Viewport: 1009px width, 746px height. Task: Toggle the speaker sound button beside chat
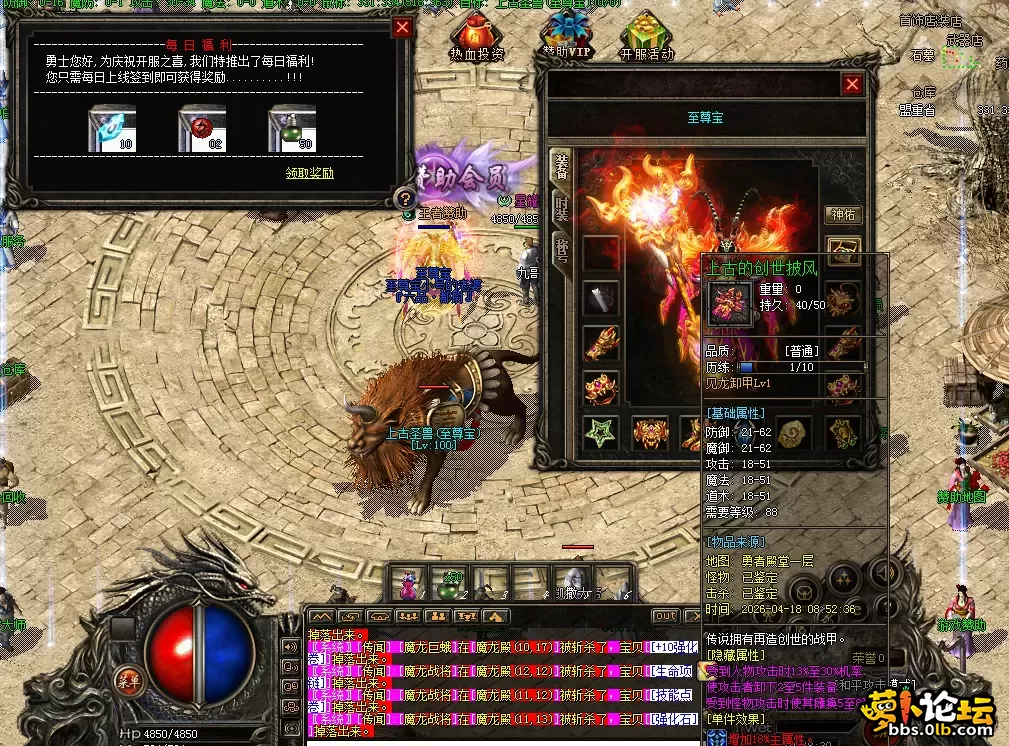(291, 646)
